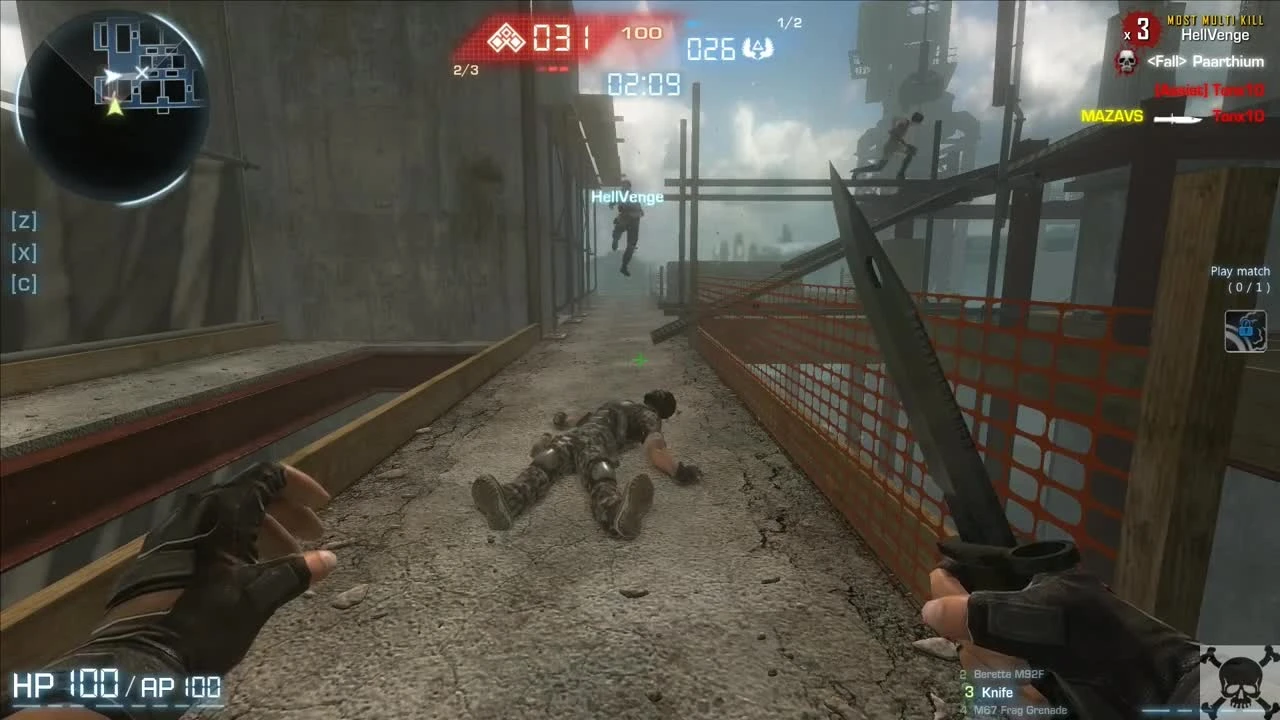Toggle the [x] quick-slot indicator

coord(24,252)
